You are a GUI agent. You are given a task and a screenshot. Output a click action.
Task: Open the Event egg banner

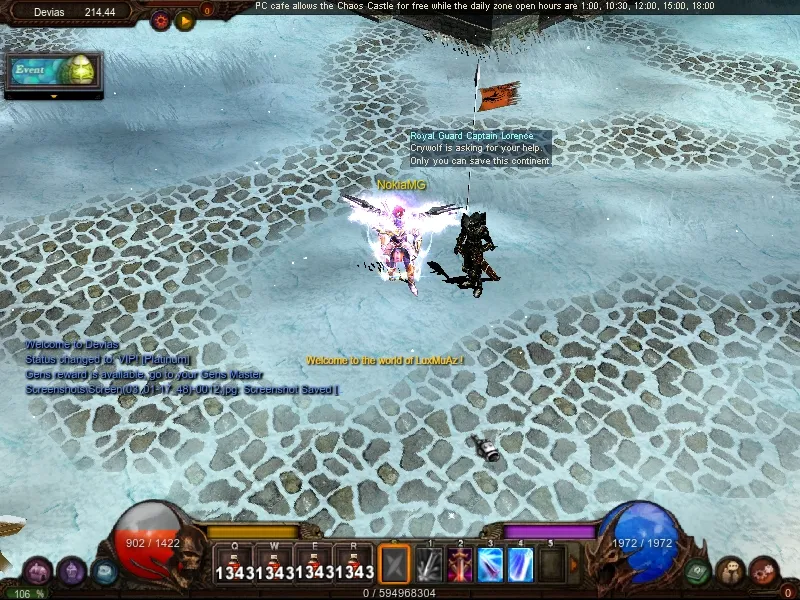click(53, 71)
